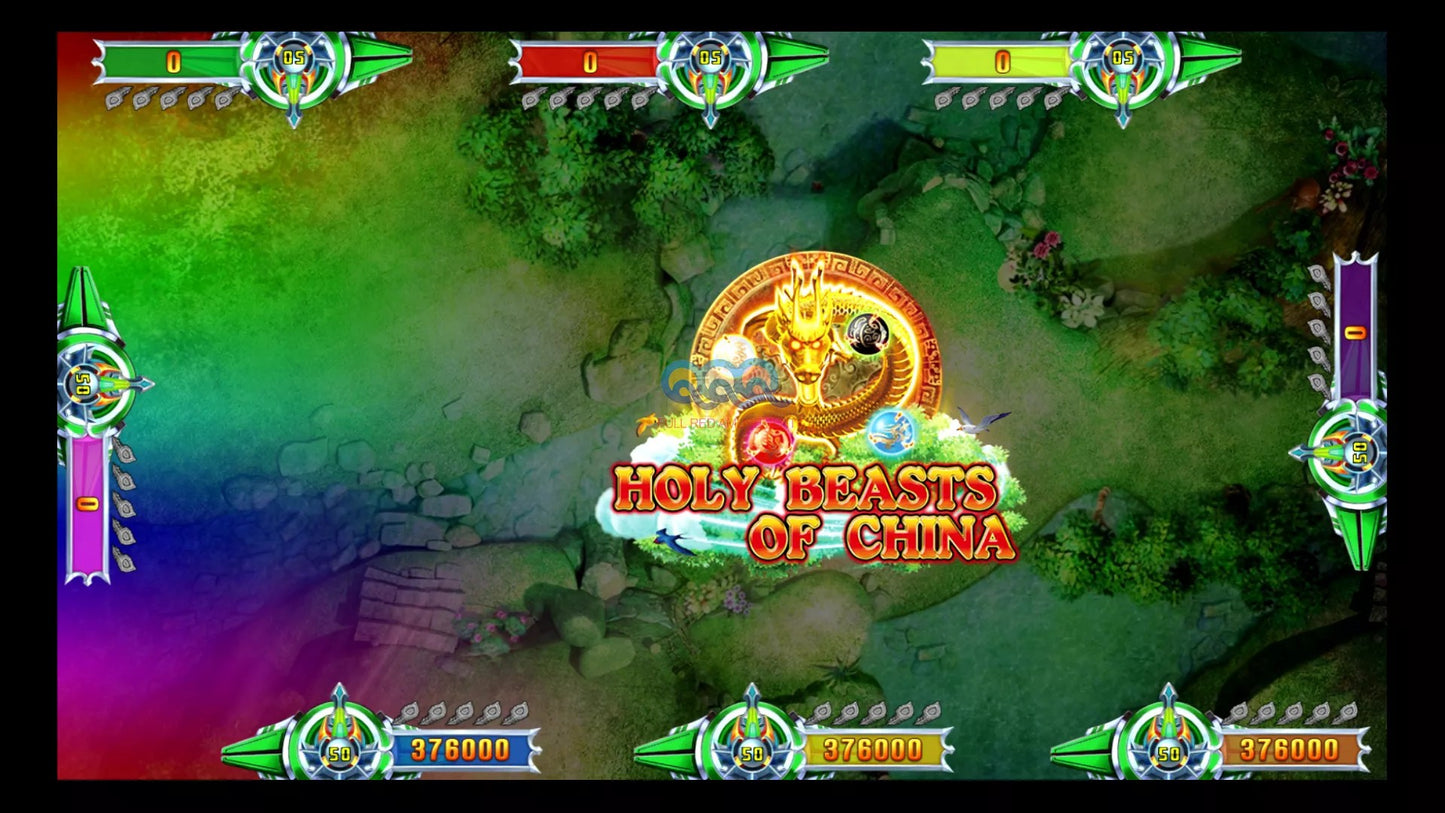1445x813 pixels.
Task: Choose the cannon beside the yellow 376000 panel
Action: point(753,742)
